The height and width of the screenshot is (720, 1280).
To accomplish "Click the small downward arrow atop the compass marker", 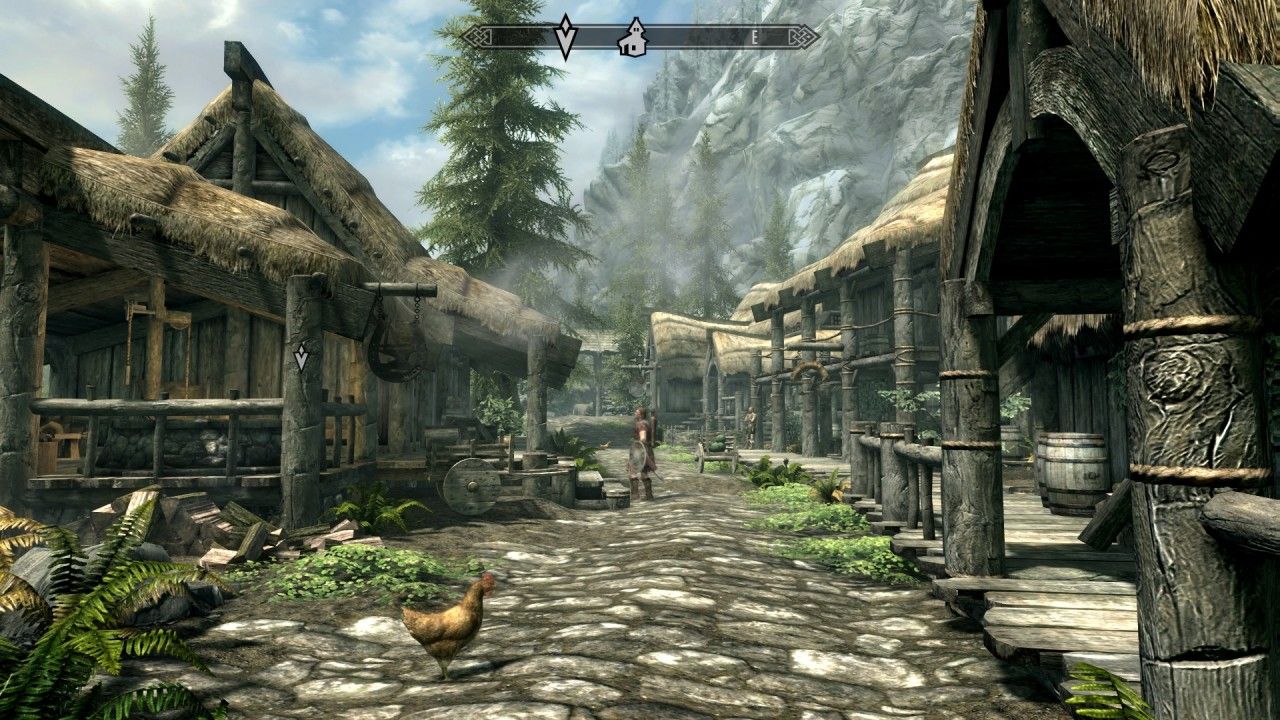I will click(x=565, y=20).
